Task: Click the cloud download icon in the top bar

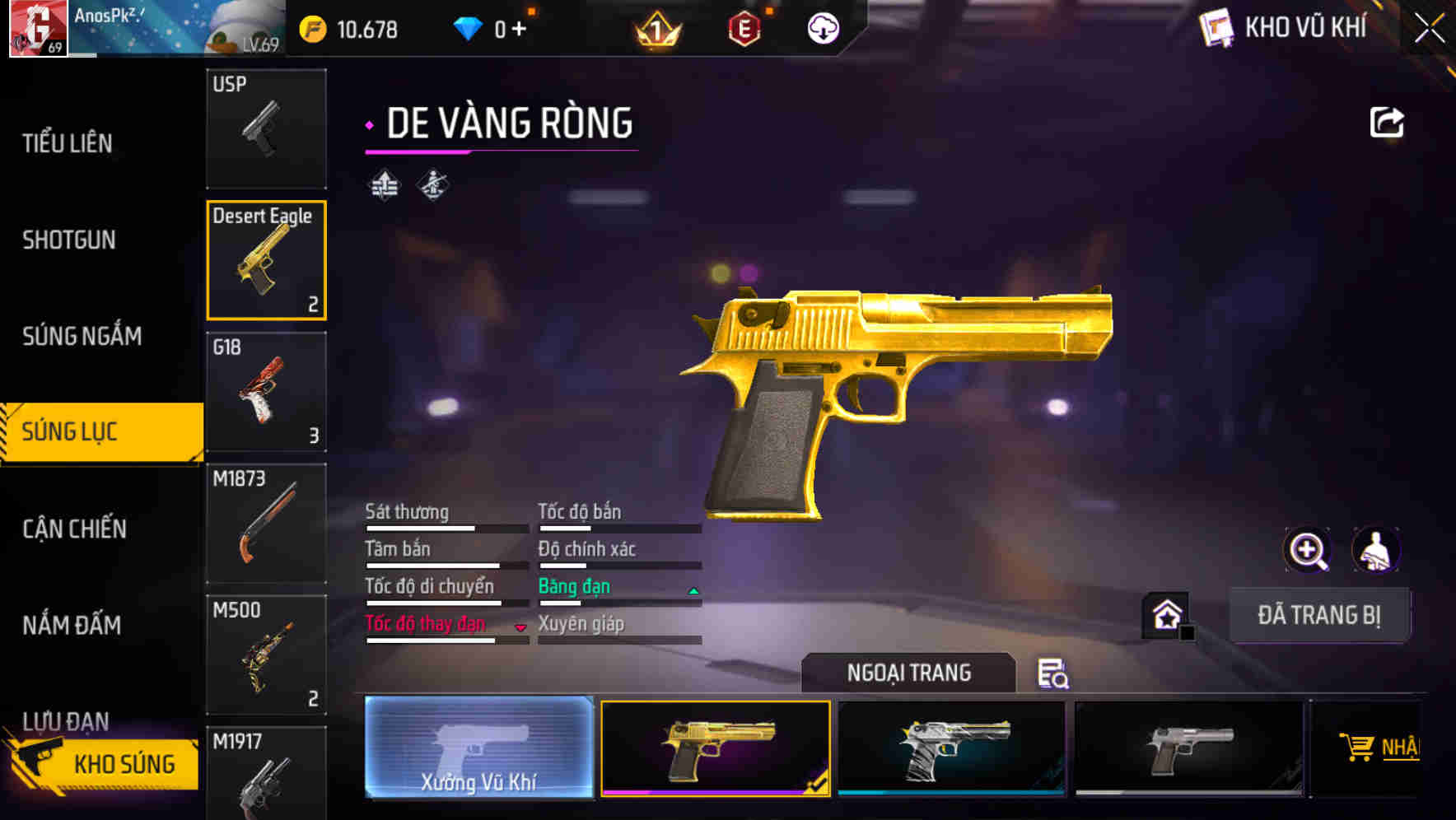Action: (822, 29)
